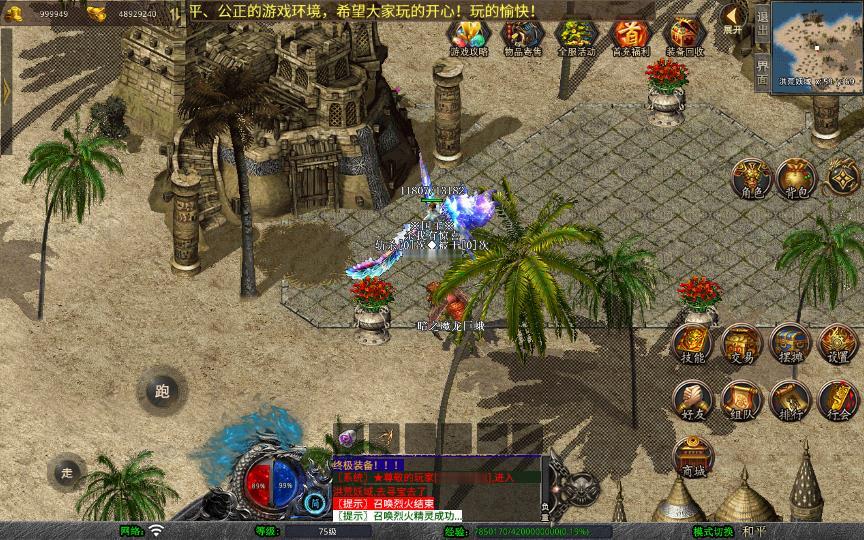Open the 首充福利 first-recharge bonus icon
The height and width of the screenshot is (540, 864).
(630, 37)
